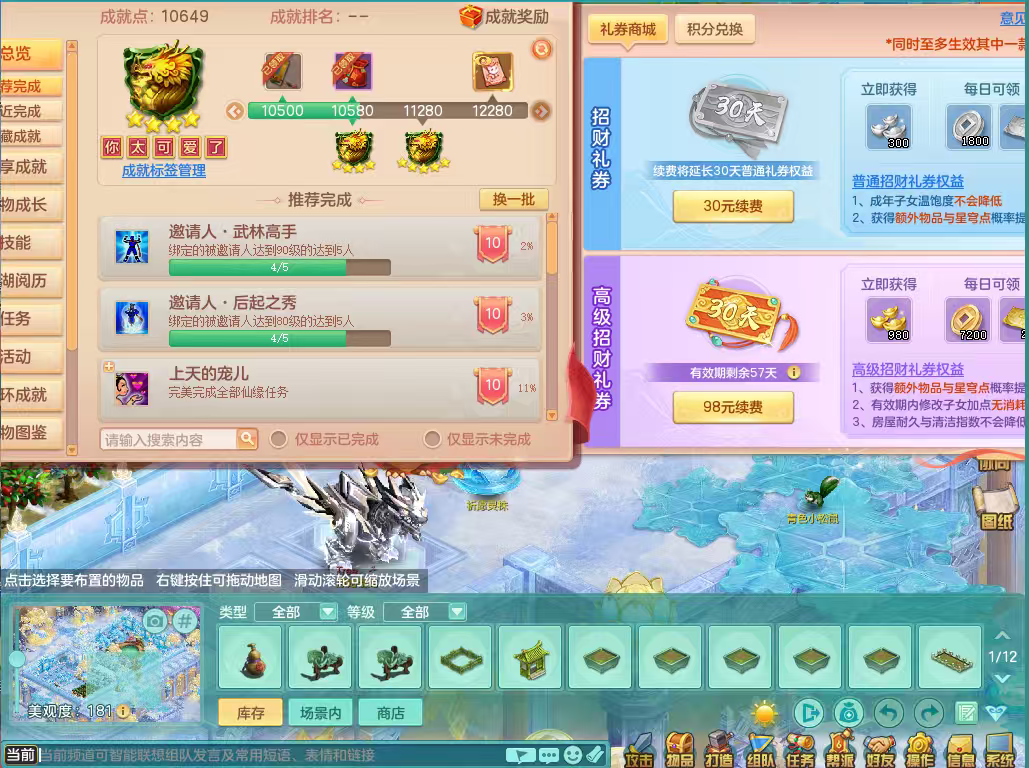1029x768 pixels.
Task: Switch to the 积分兑换 tab
Action: [x=714, y=29]
